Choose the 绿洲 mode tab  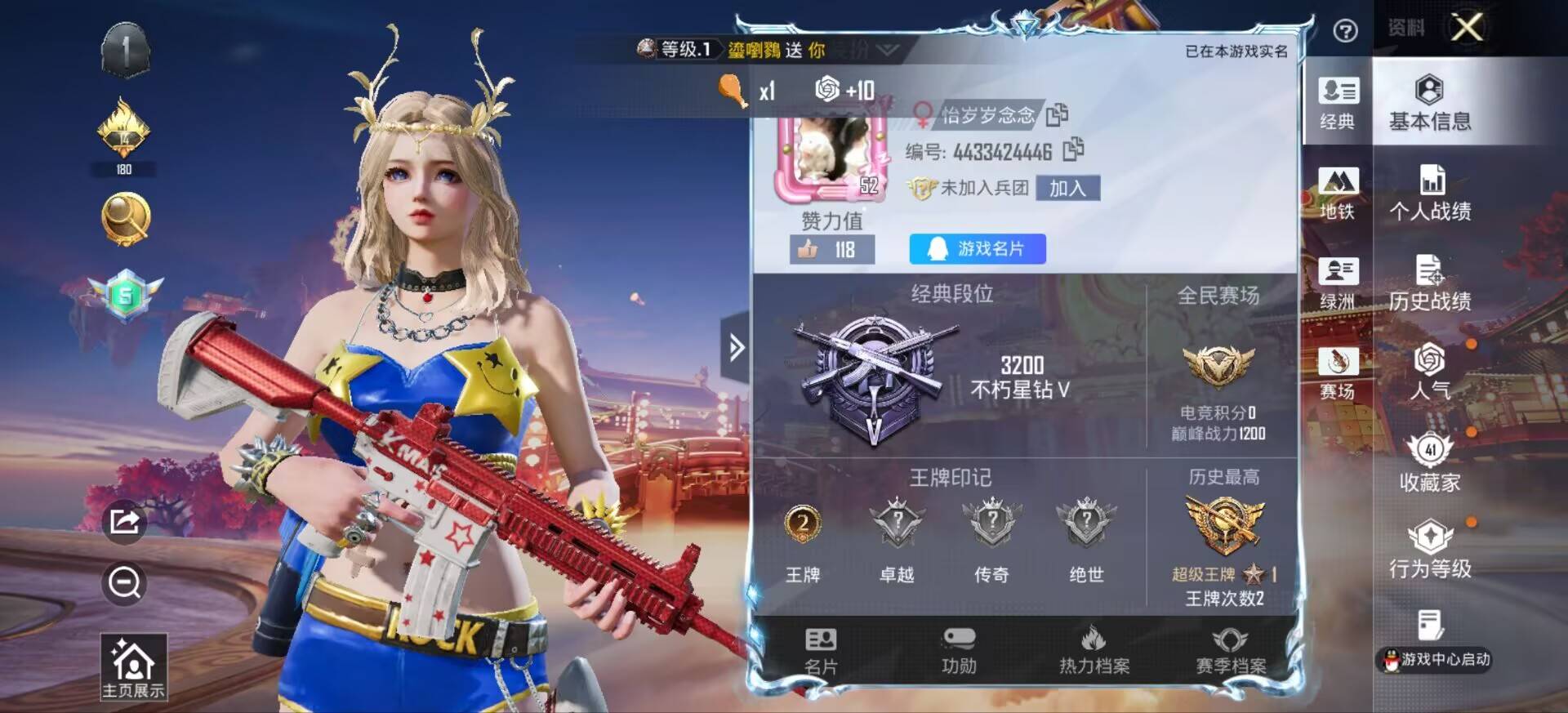coord(1337,283)
